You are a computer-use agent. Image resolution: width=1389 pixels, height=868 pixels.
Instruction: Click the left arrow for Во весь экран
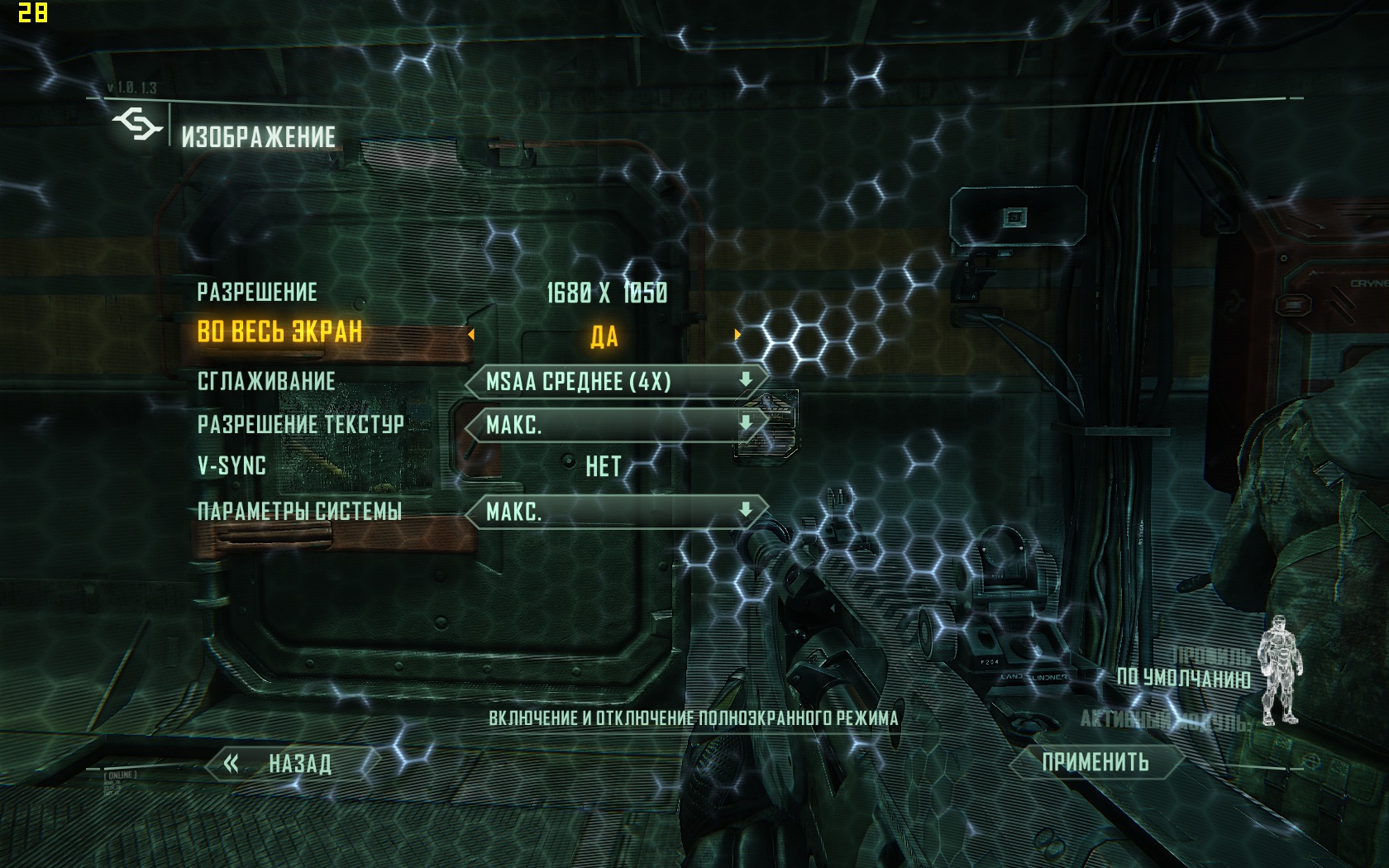(471, 335)
